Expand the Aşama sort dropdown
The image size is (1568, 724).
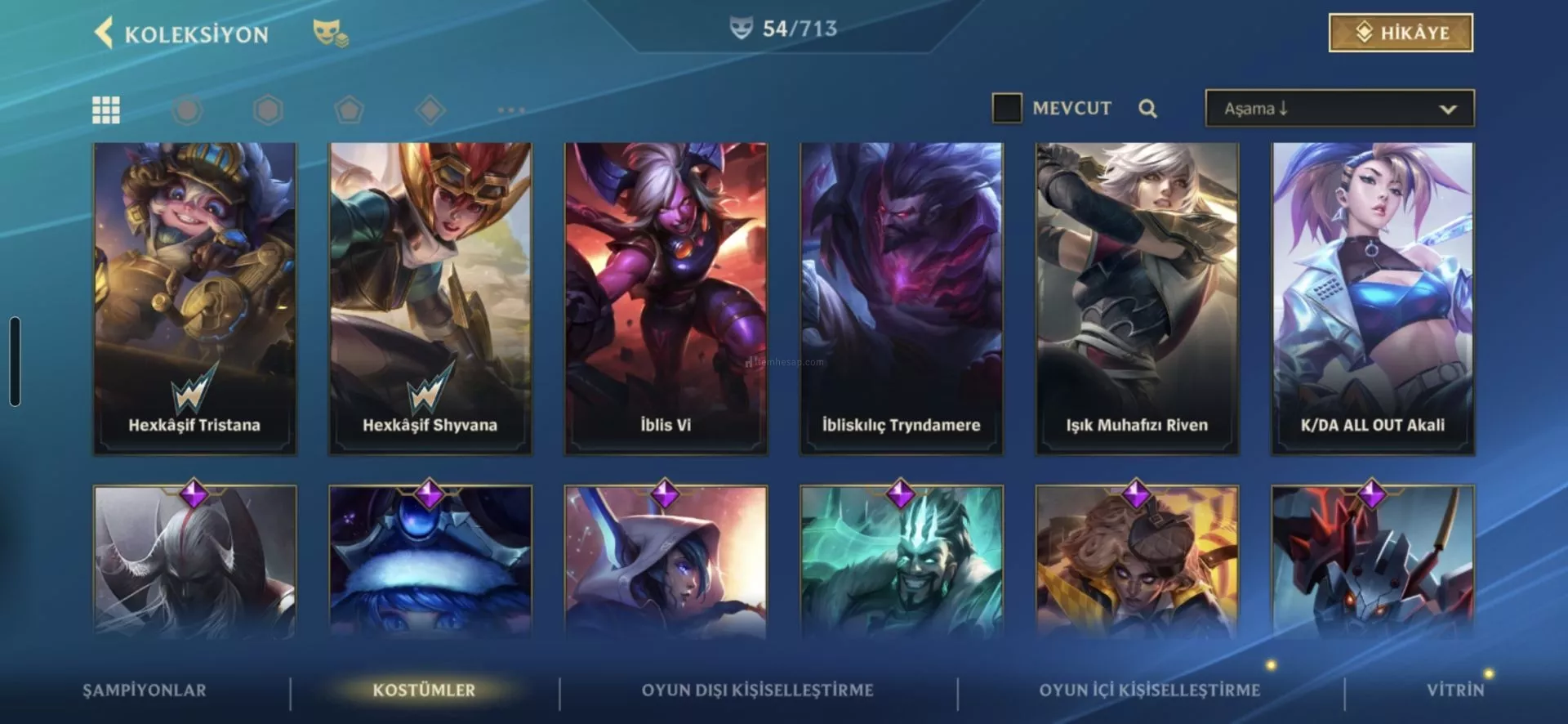point(1339,109)
